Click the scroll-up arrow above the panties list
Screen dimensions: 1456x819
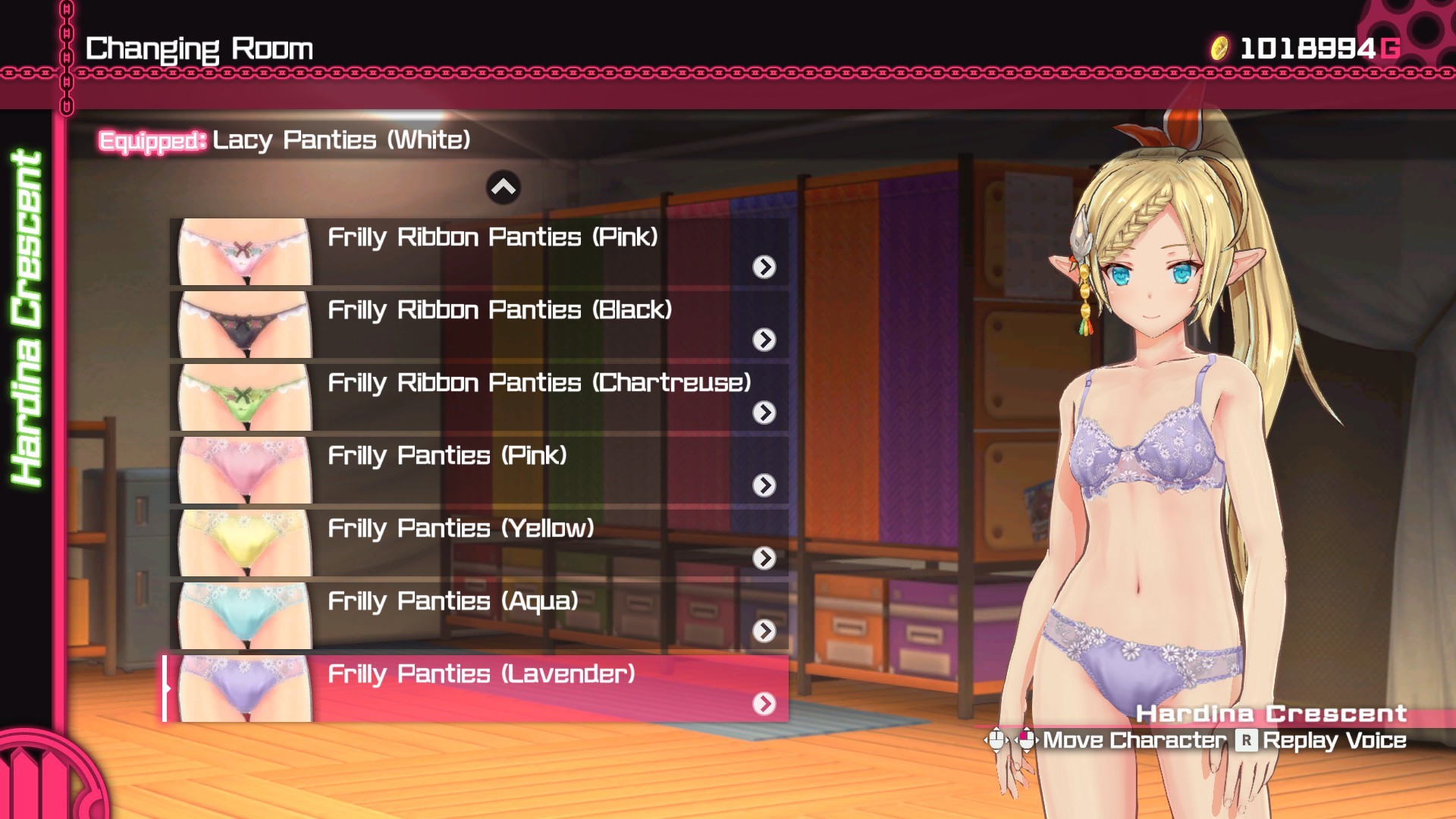503,186
